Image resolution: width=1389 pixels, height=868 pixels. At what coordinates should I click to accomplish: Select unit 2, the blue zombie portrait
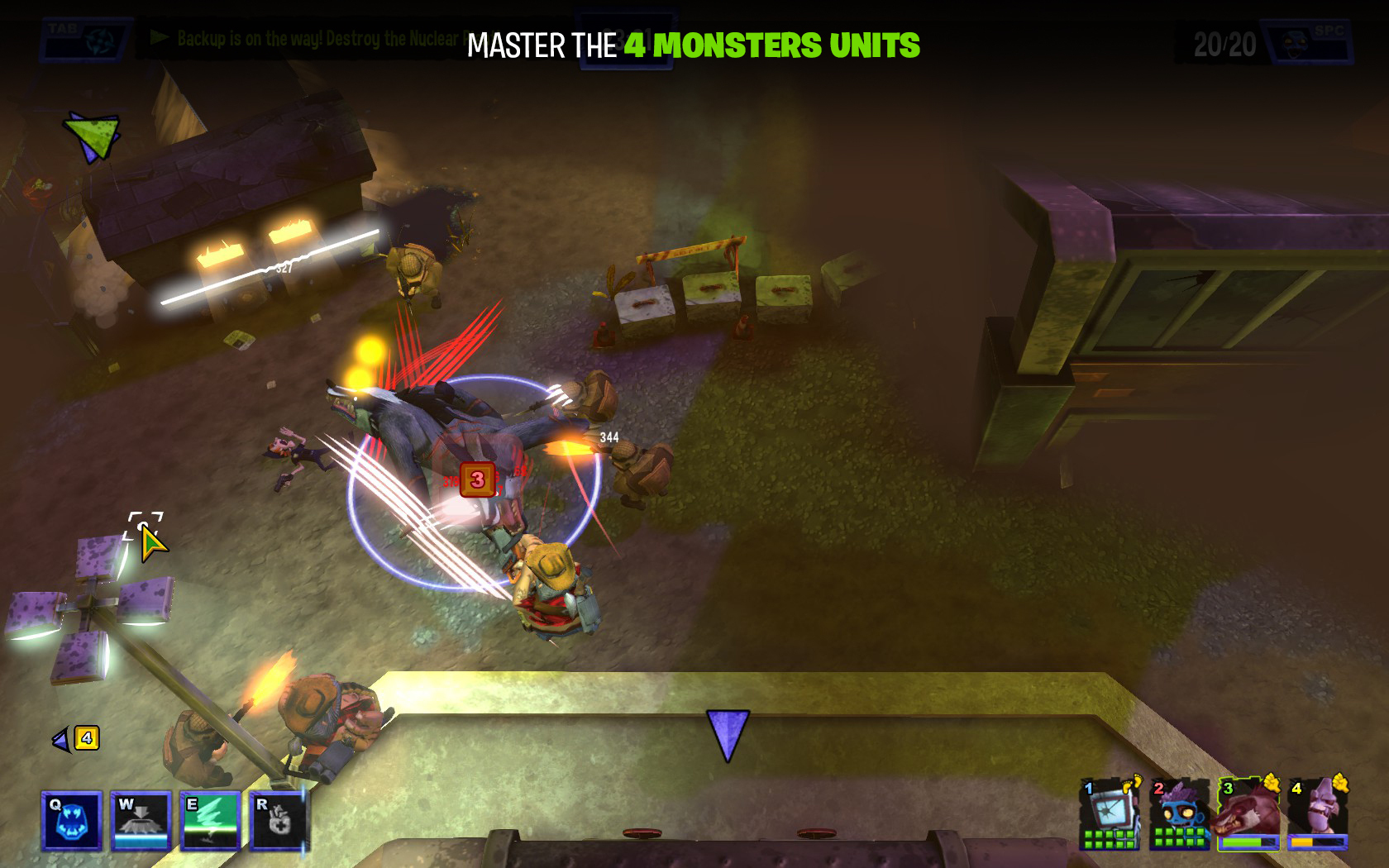[x=1180, y=814]
